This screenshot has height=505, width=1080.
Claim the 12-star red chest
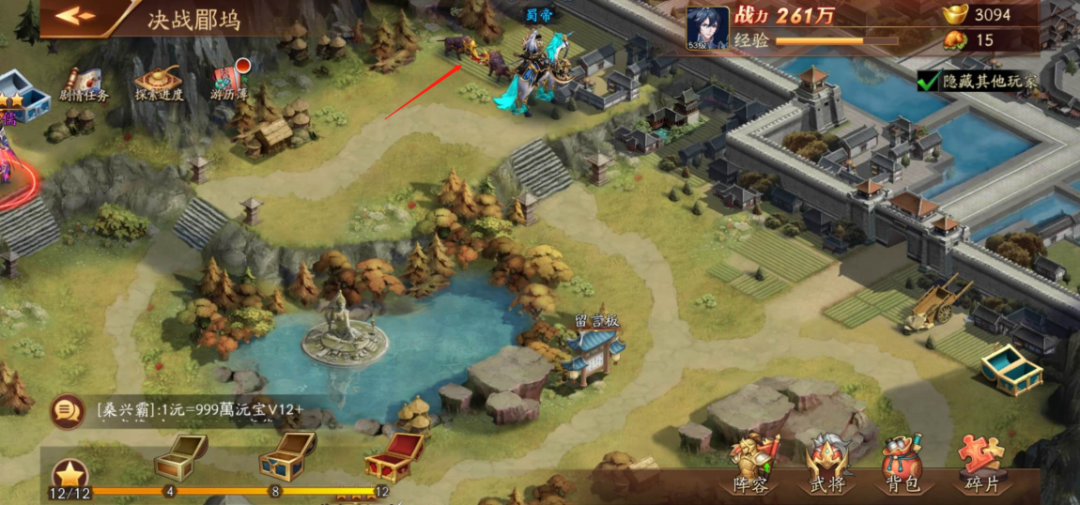[392, 458]
